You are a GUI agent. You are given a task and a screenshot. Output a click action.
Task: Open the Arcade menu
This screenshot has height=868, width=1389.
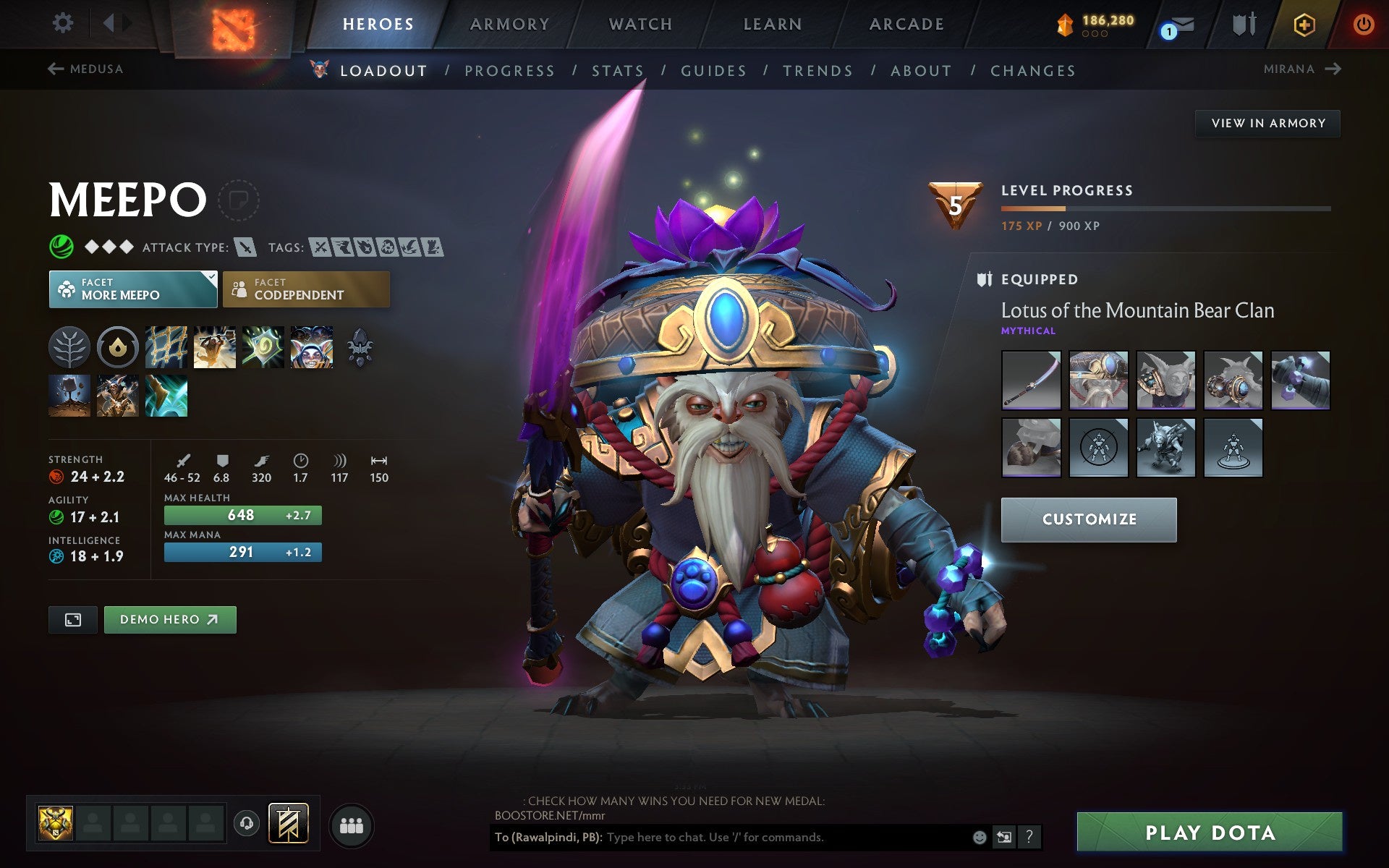coord(906,23)
